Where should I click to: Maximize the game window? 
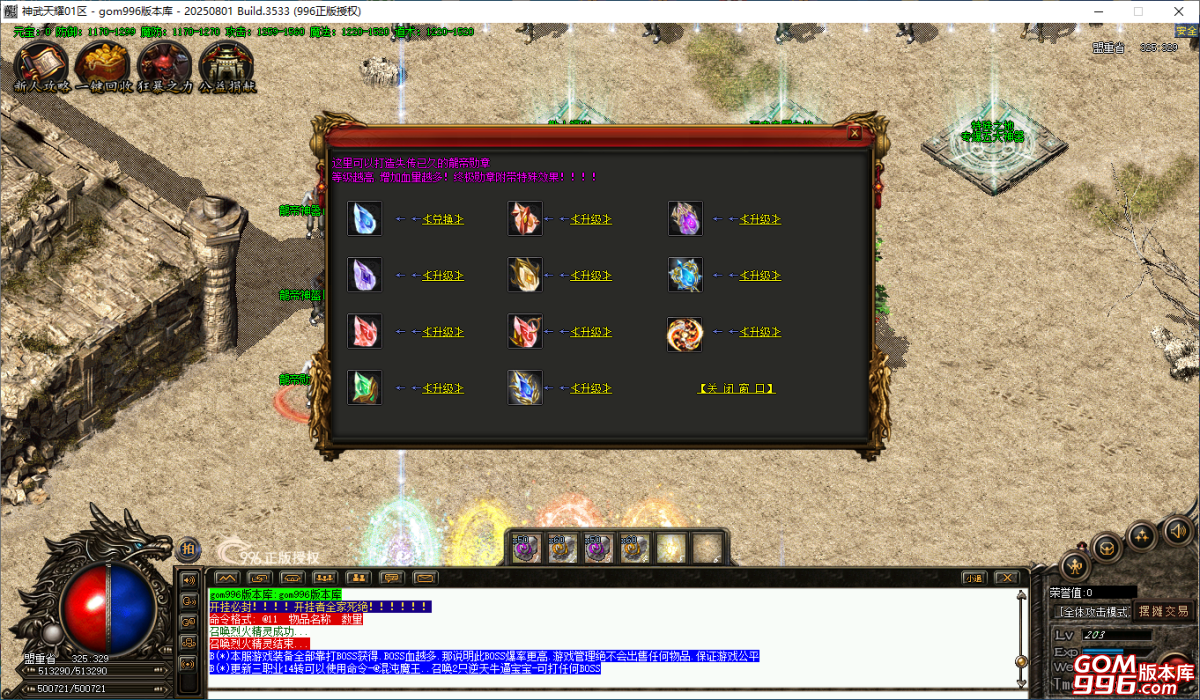pyautogui.click(x=1137, y=11)
